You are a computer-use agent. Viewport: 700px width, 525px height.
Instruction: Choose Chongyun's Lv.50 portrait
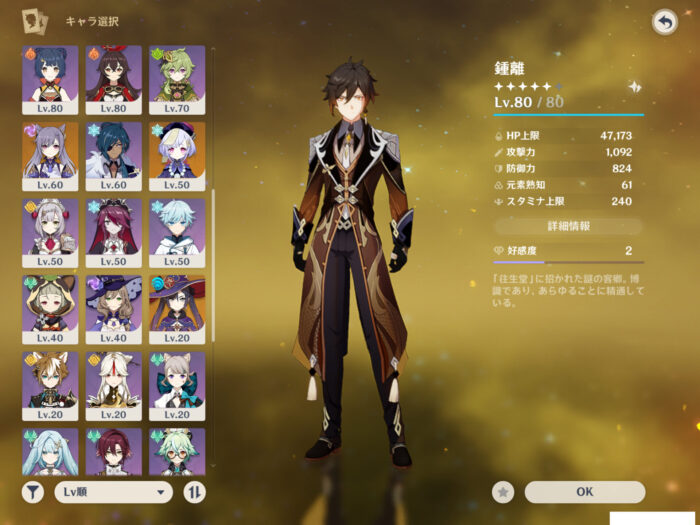tap(177, 233)
